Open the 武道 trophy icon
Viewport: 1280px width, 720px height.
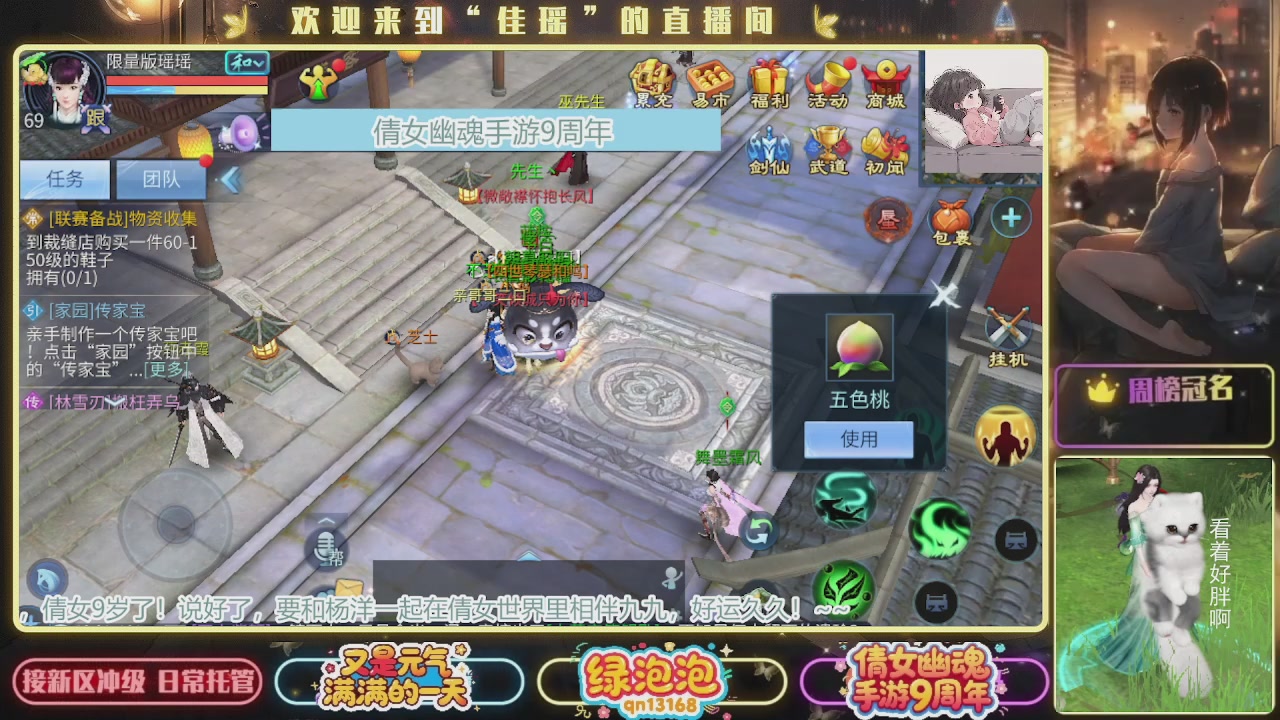(x=828, y=141)
